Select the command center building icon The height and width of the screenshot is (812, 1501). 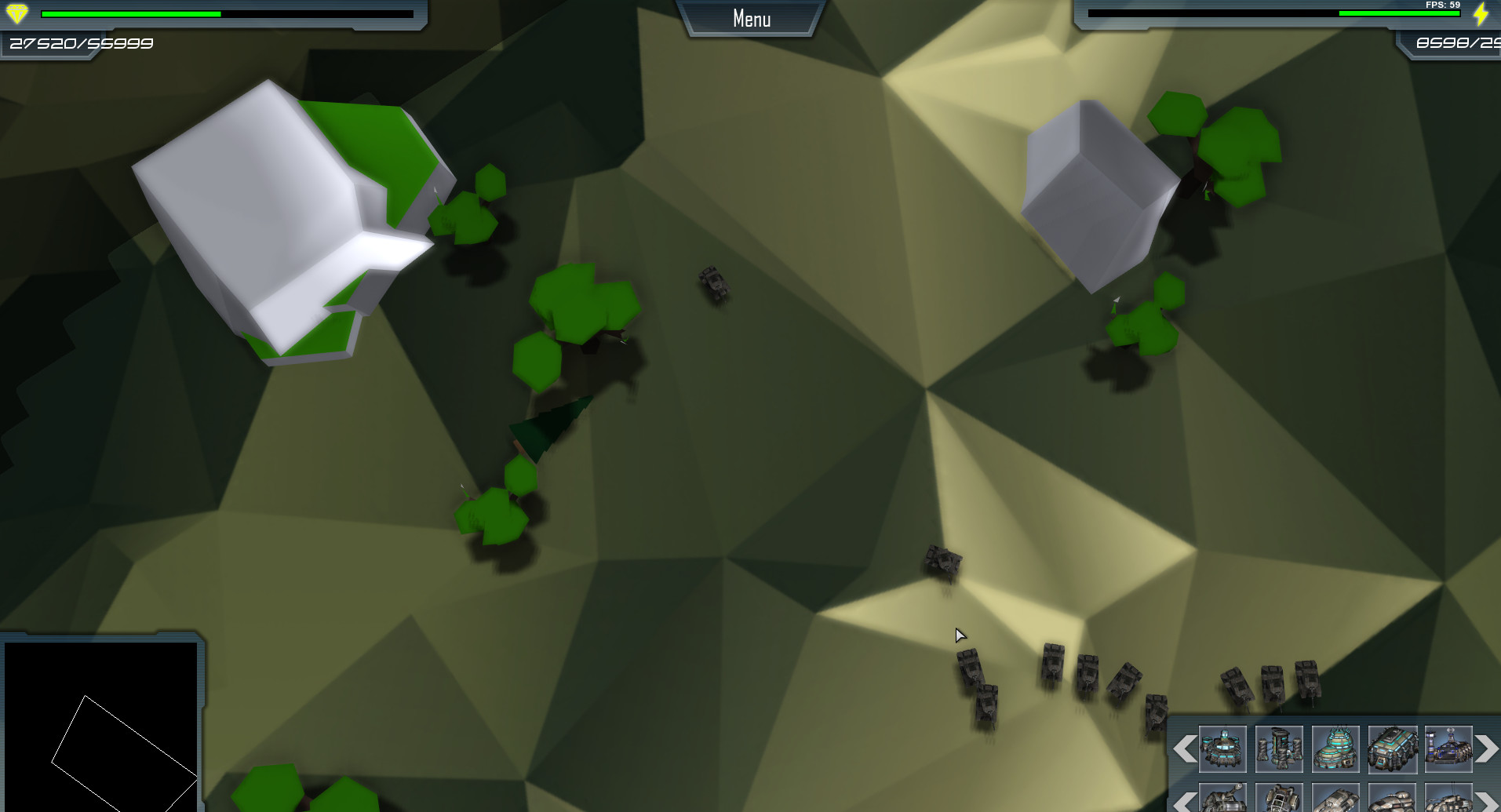pyautogui.click(x=1222, y=751)
